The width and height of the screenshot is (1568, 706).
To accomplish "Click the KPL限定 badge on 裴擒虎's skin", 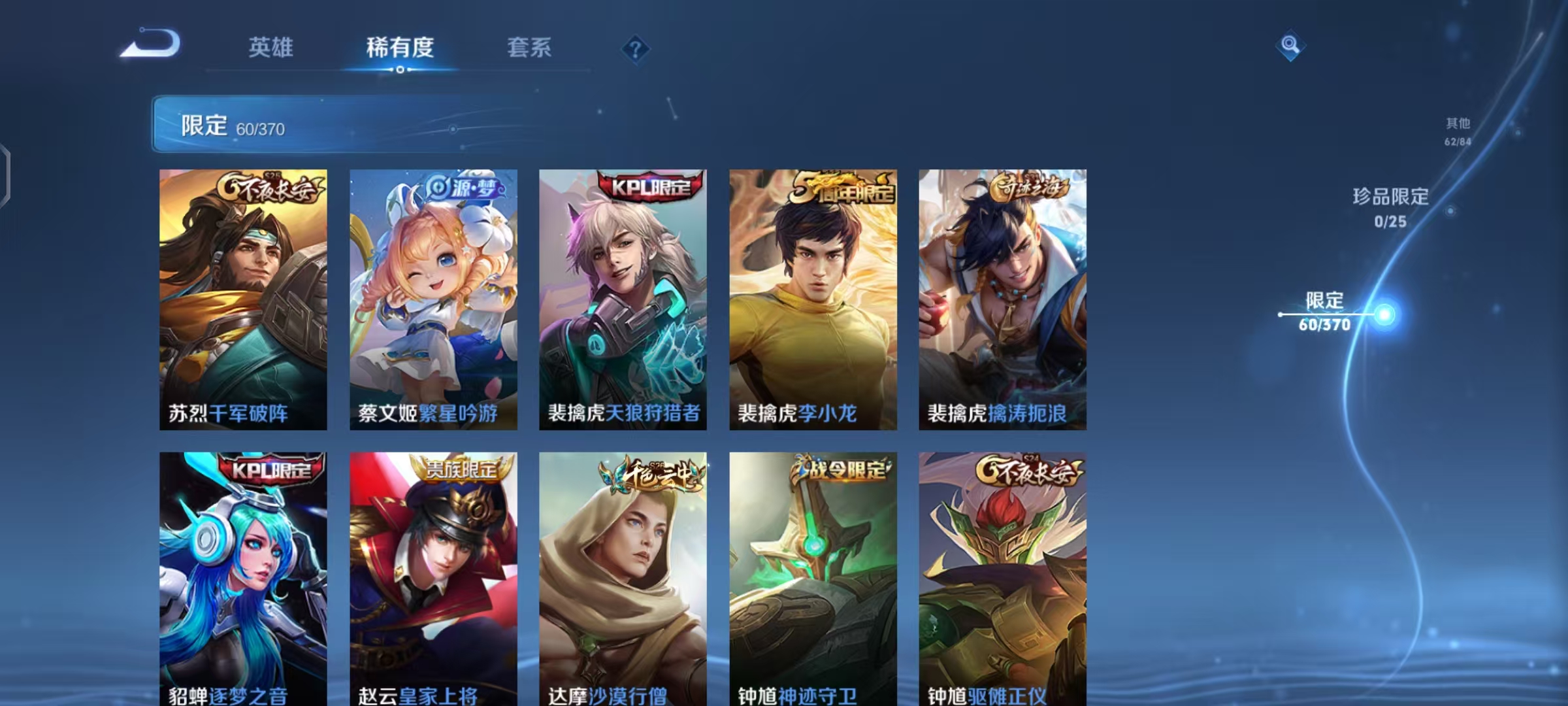I will point(647,188).
